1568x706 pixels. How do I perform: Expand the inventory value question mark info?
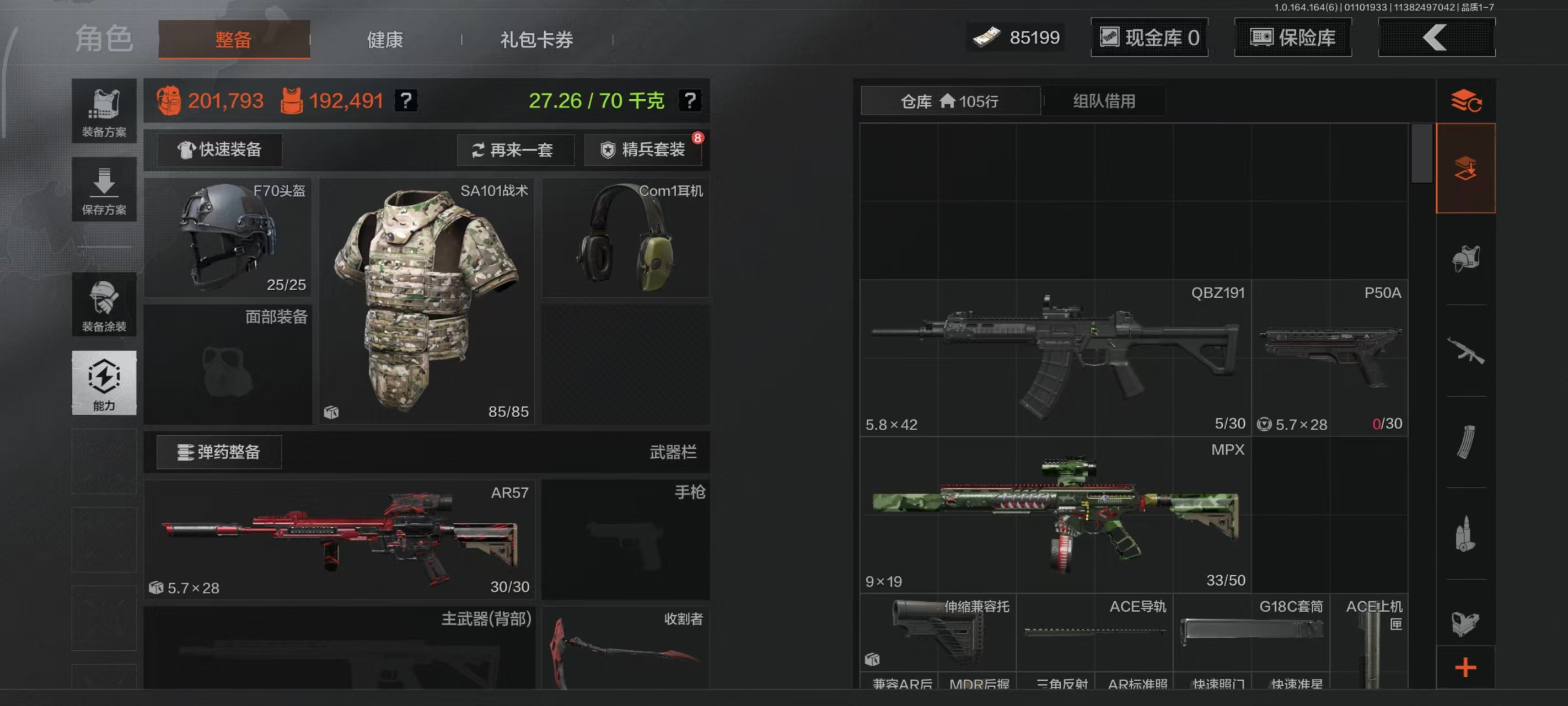(406, 101)
